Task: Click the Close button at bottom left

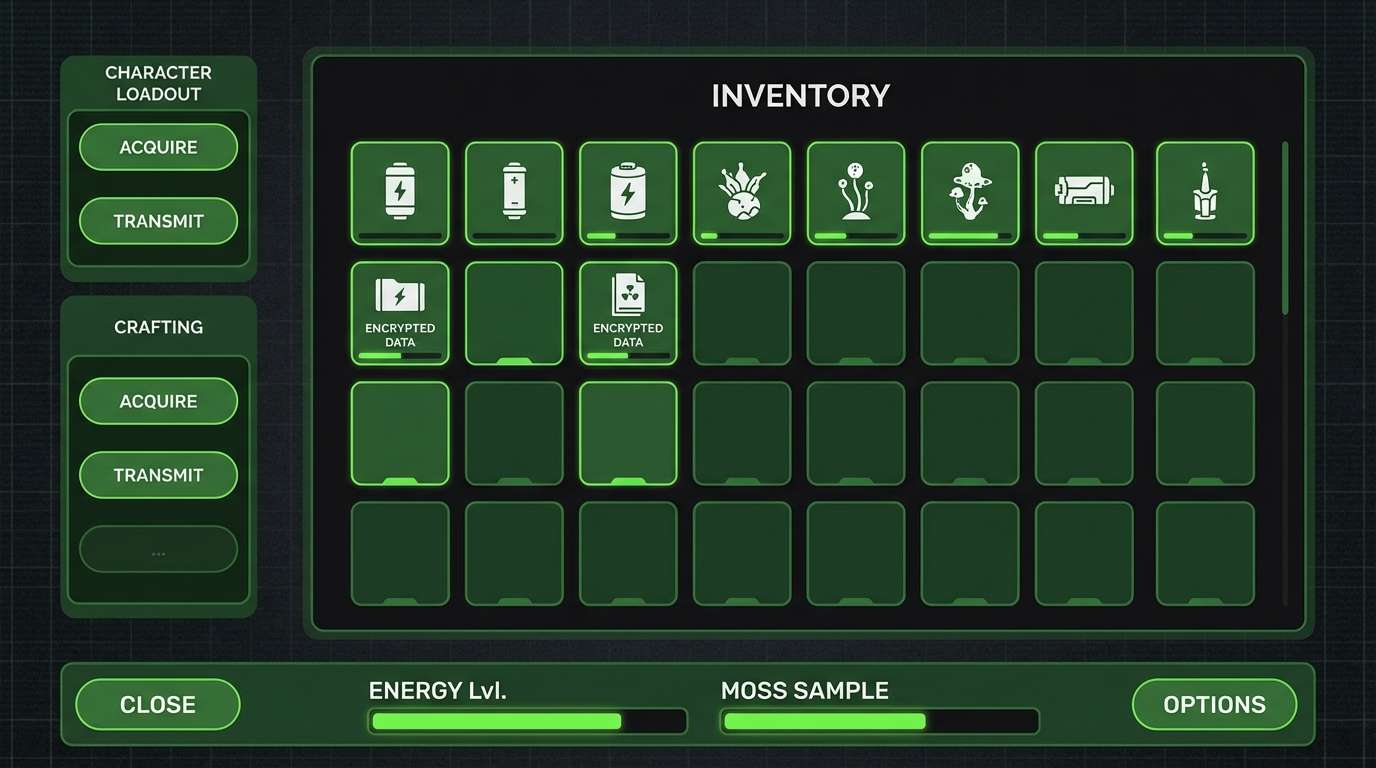Action: 157,704
